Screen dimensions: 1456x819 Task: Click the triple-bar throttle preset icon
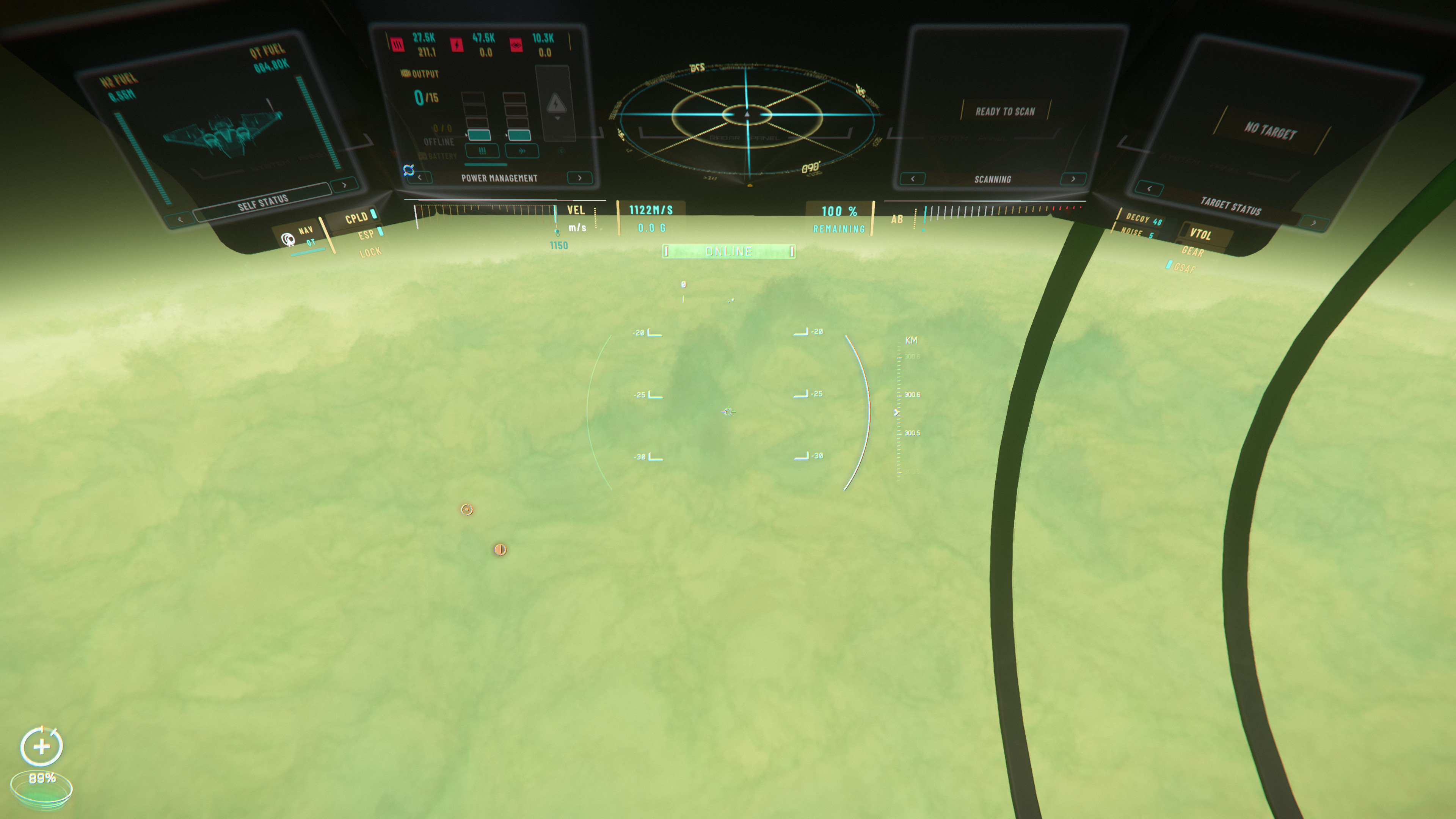483,152
